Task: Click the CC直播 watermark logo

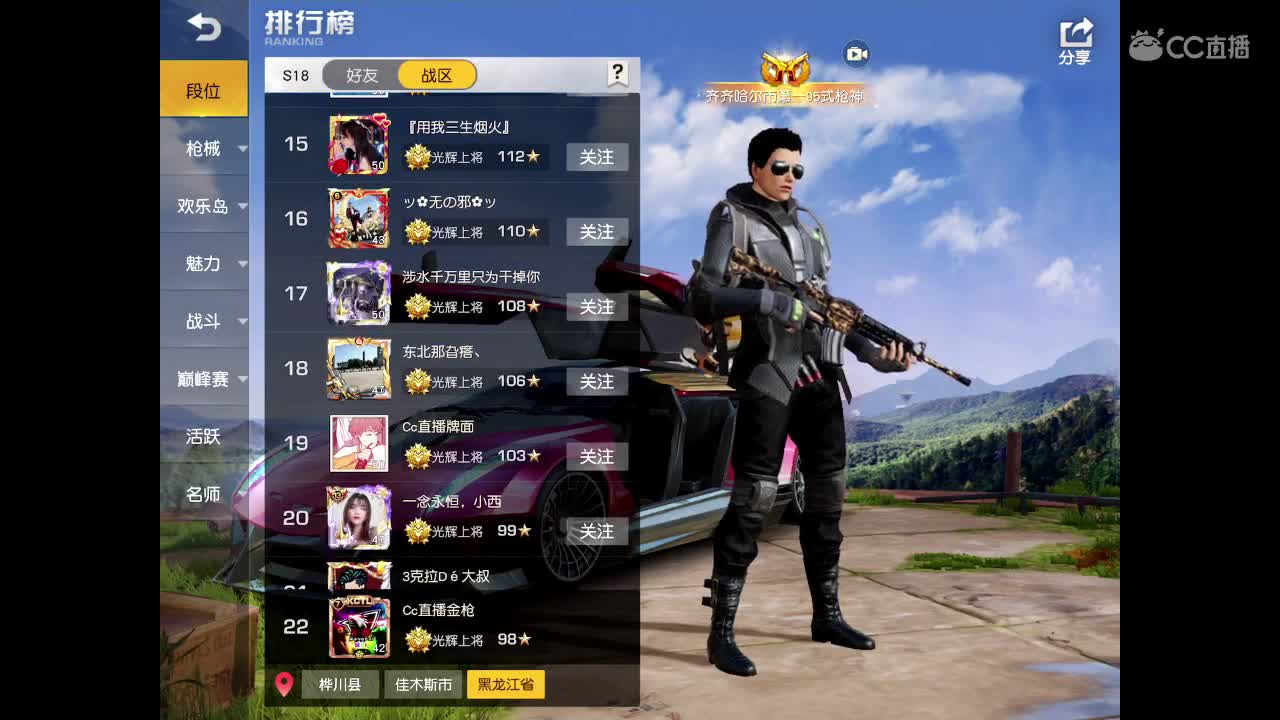Action: coord(1190,47)
